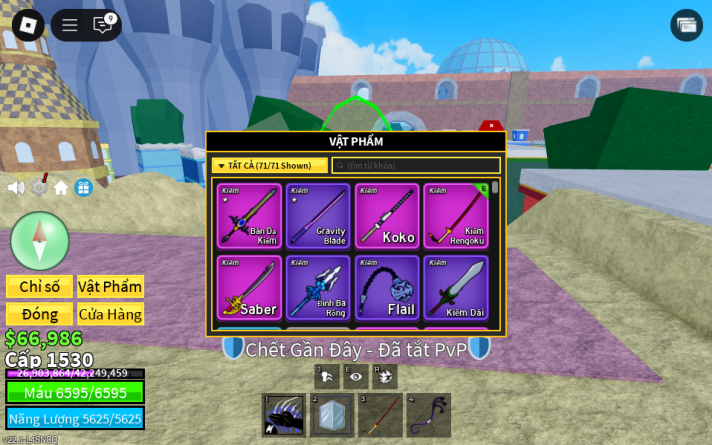Screen dimensions: 712x445
Task: Select the Flail weapon
Action: coord(387,287)
